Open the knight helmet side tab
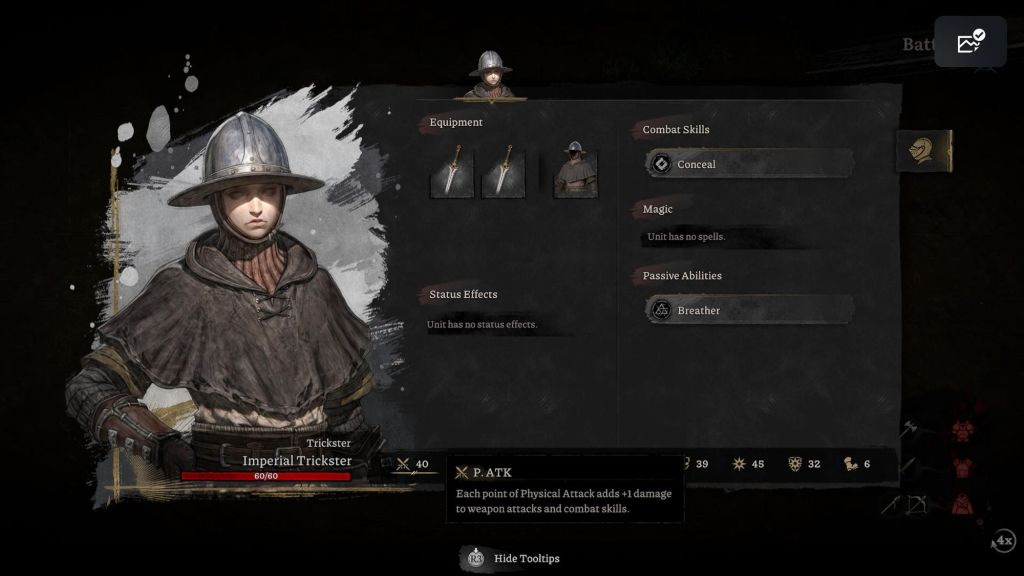The image size is (1024, 576). tap(922, 151)
